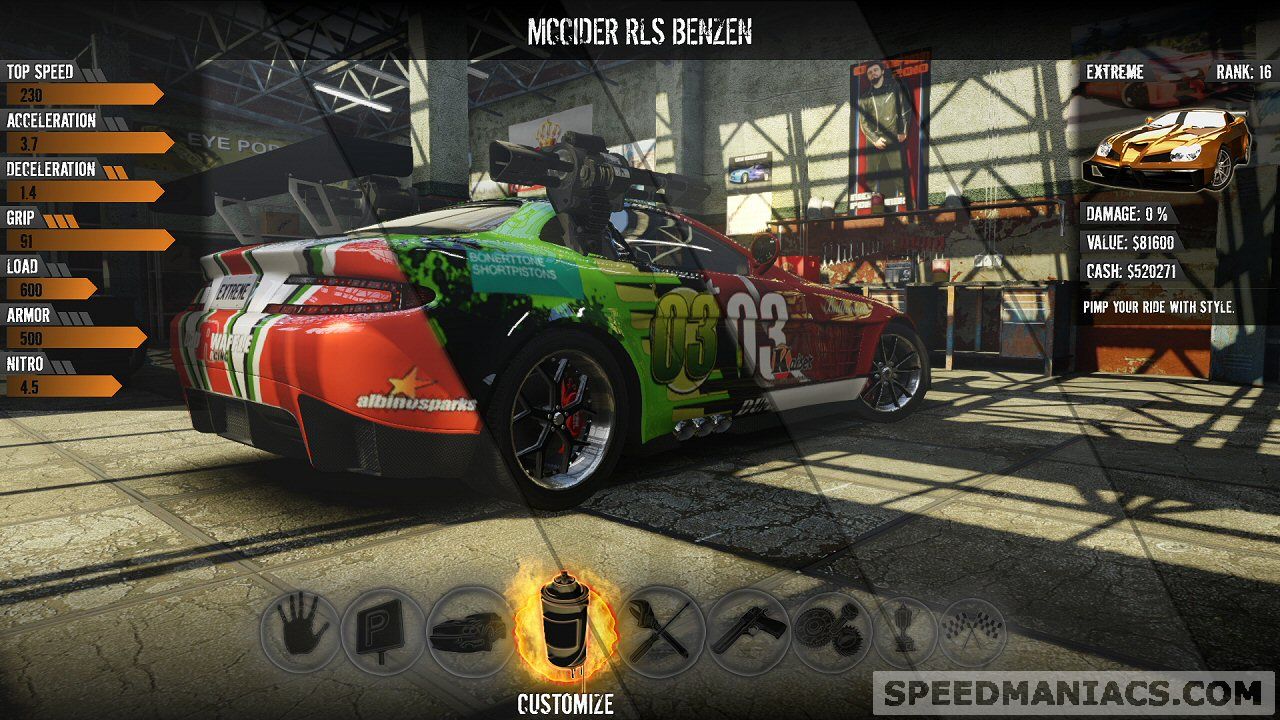Choose the car silhouette menu icon

(x=466, y=632)
